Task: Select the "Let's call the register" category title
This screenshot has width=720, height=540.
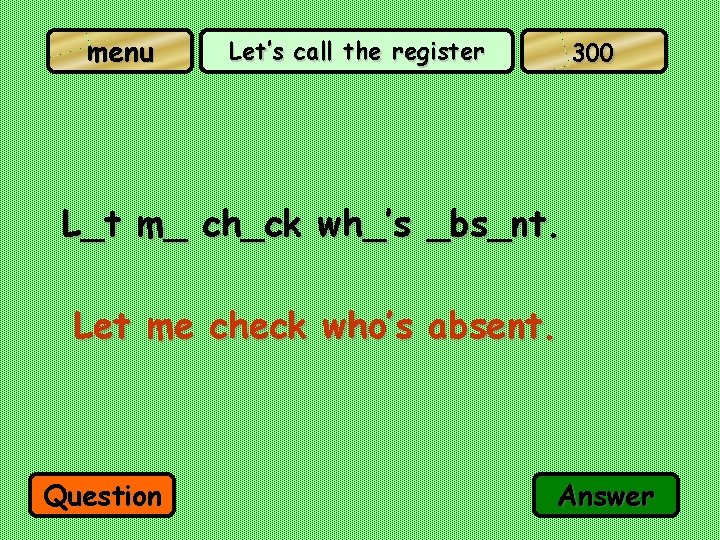Action: pos(356,52)
